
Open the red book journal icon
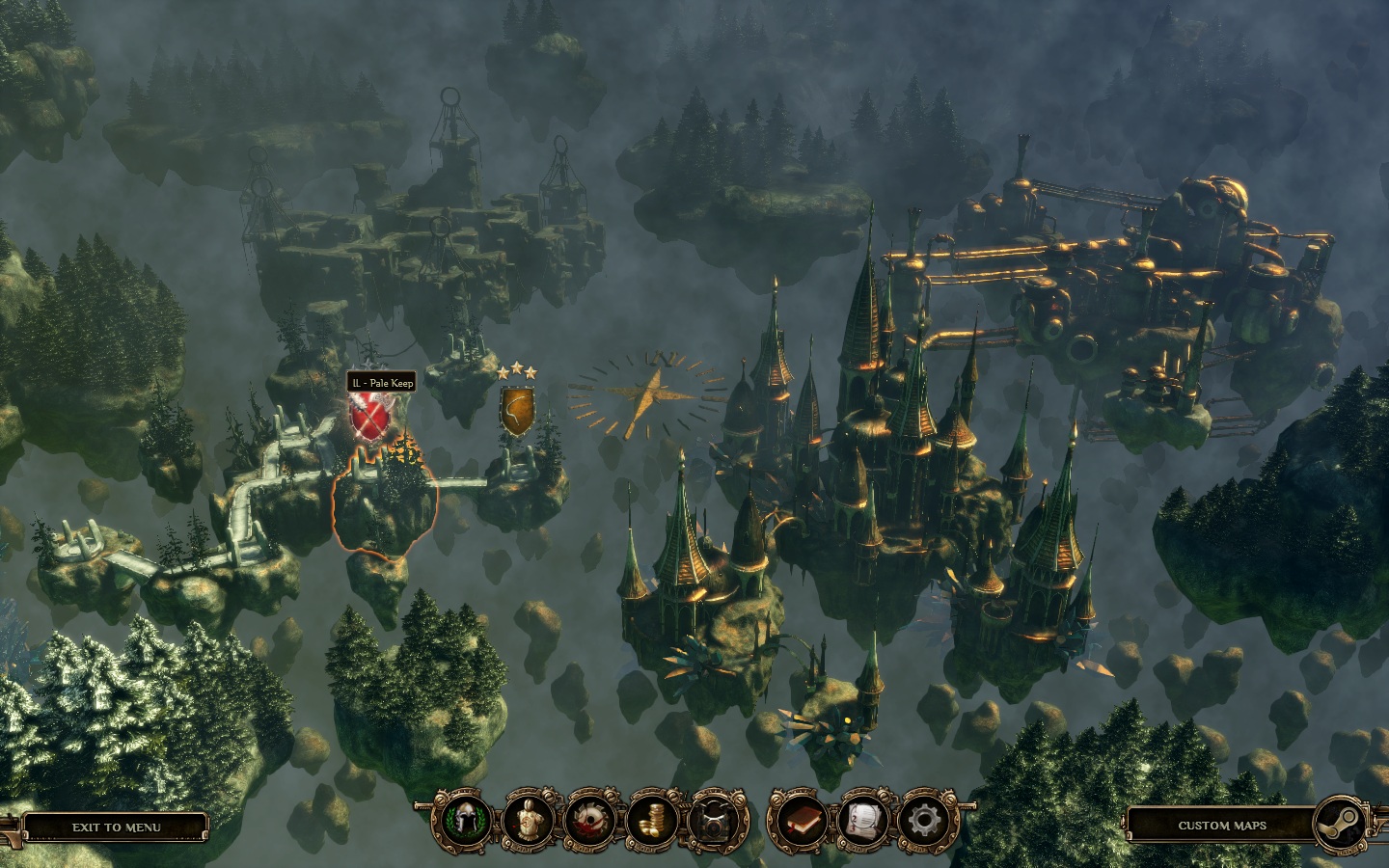pos(800,822)
